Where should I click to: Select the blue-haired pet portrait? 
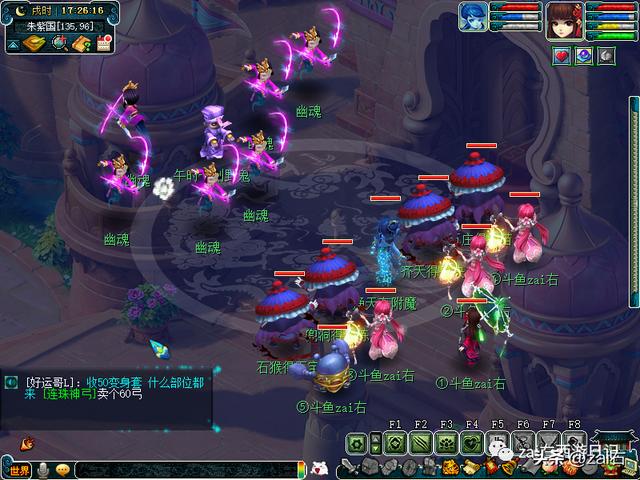tap(473, 17)
